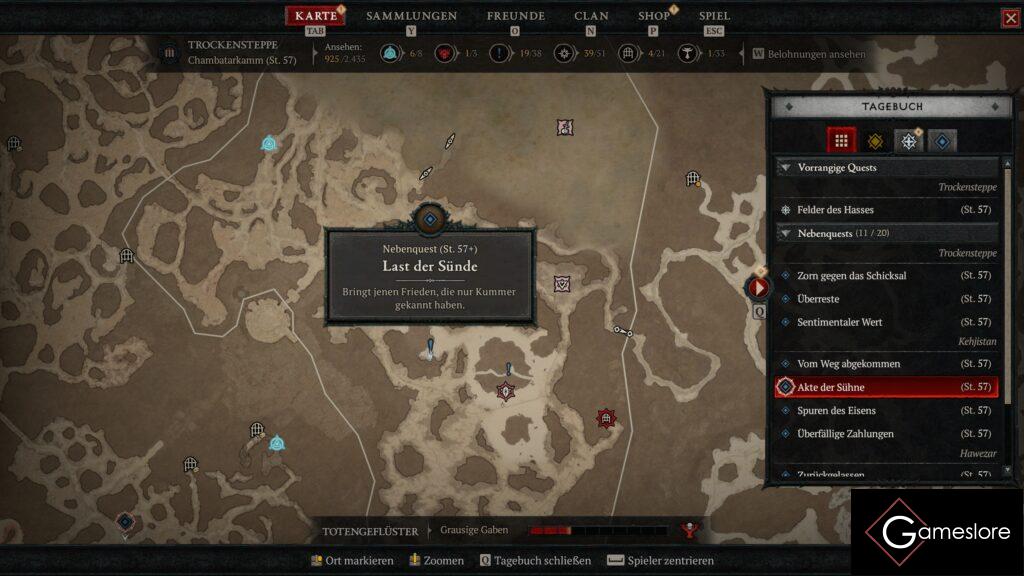Show all quests with the red grid filter
The image size is (1024, 576).
click(x=841, y=141)
